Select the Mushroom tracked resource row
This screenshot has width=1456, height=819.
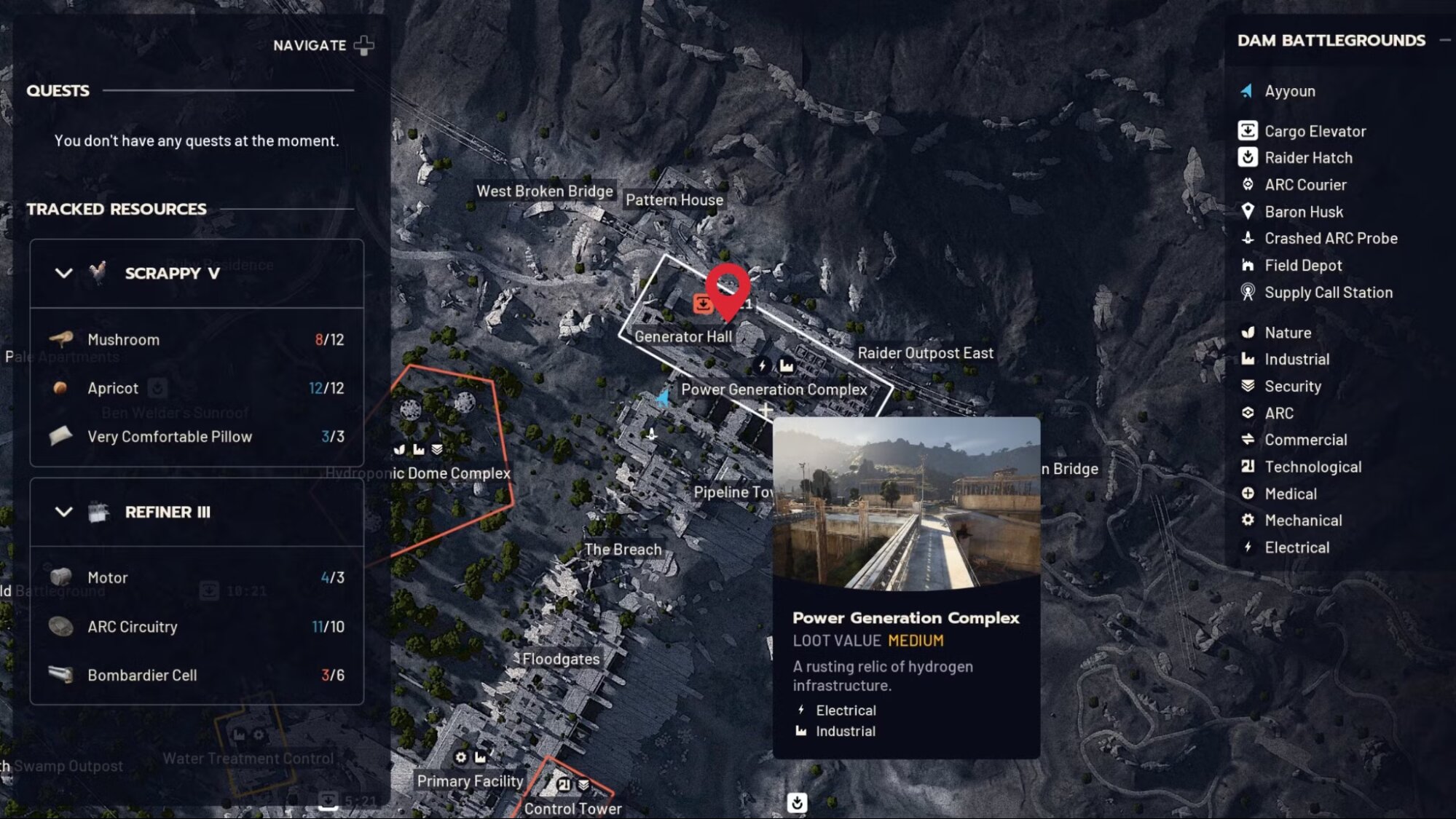pos(197,339)
